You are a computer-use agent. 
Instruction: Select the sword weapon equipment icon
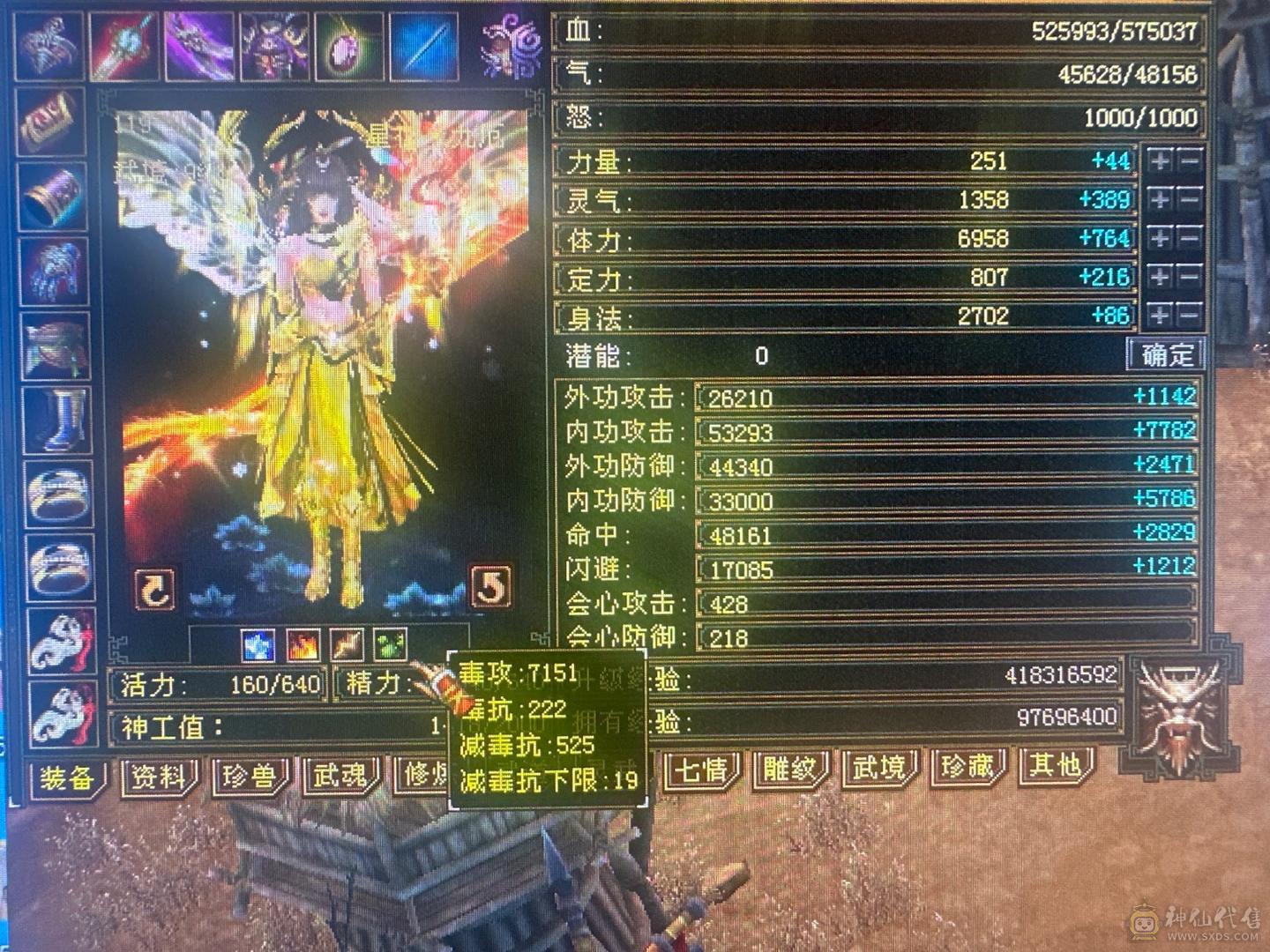tap(123, 42)
